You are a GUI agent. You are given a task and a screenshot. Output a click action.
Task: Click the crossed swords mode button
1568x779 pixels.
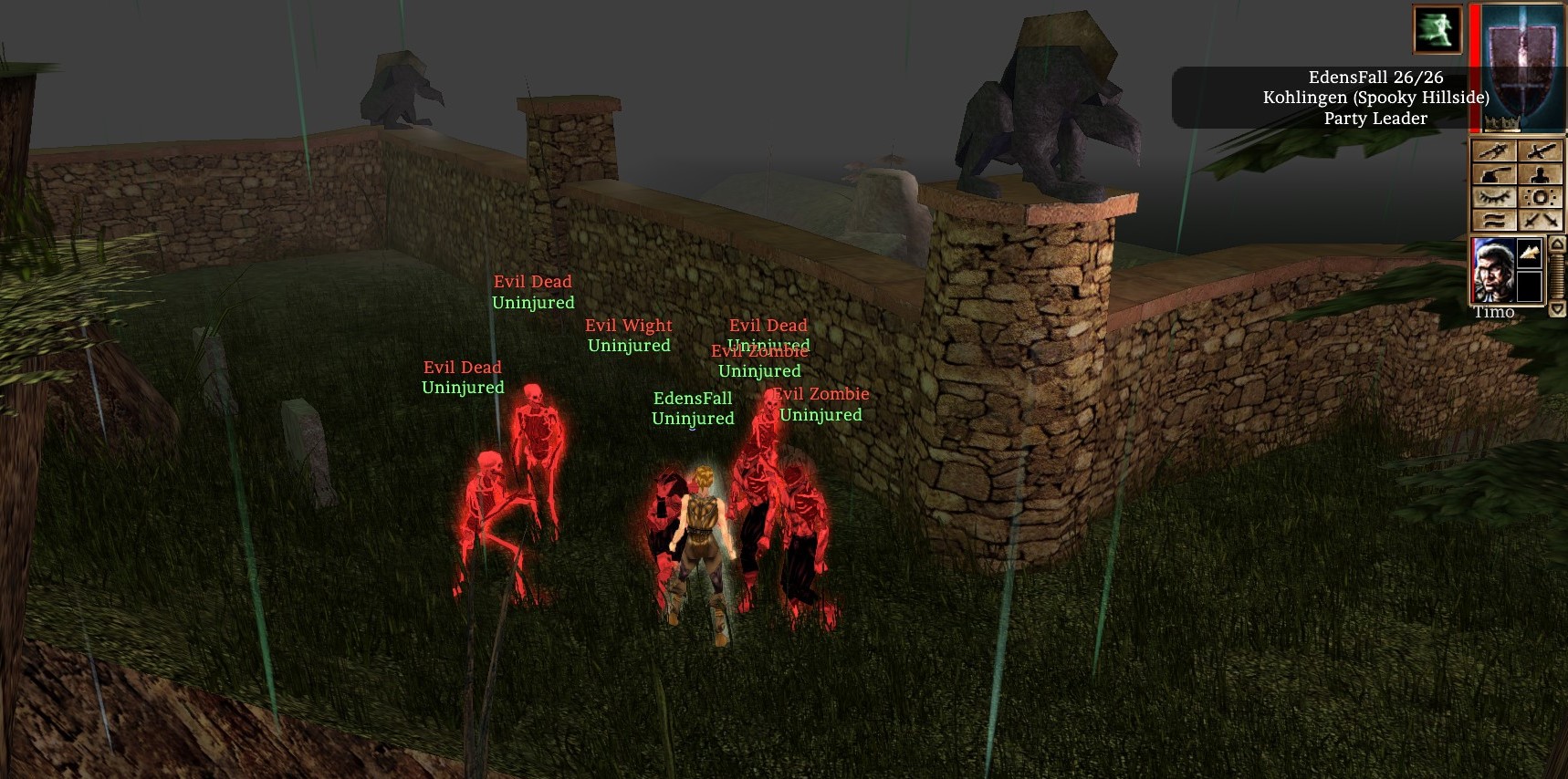(x=1541, y=220)
